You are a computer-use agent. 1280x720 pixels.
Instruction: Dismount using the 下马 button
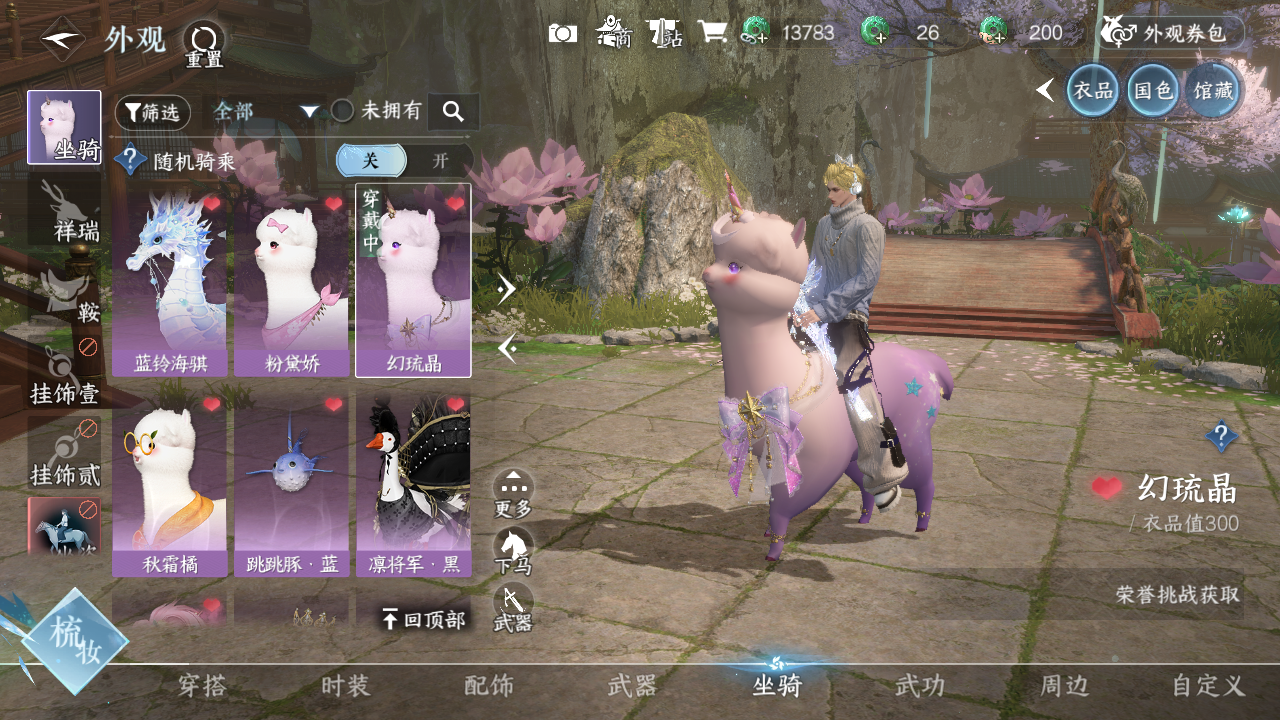coord(513,552)
